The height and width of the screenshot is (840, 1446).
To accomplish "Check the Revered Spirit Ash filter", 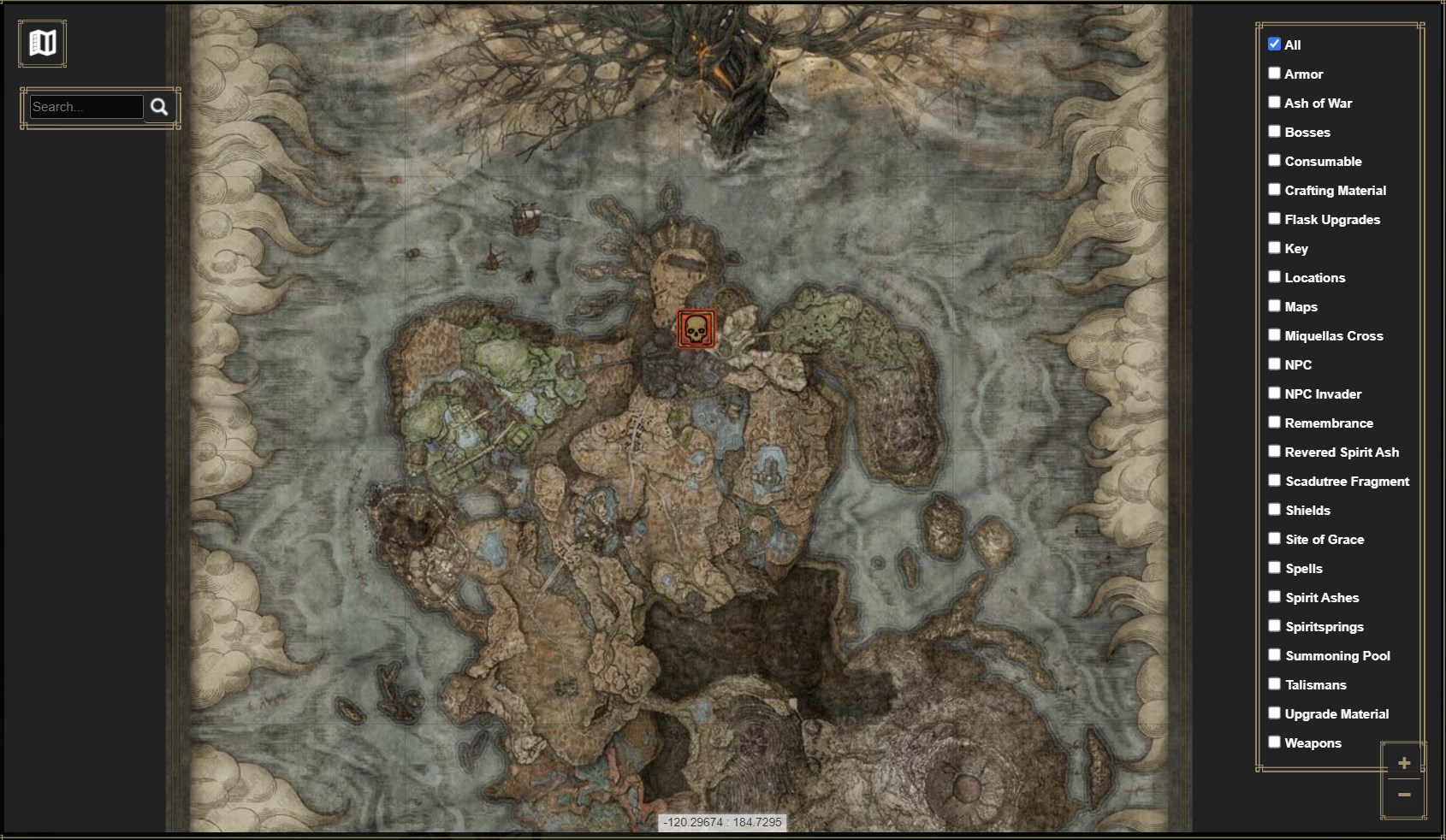I will [1275, 451].
